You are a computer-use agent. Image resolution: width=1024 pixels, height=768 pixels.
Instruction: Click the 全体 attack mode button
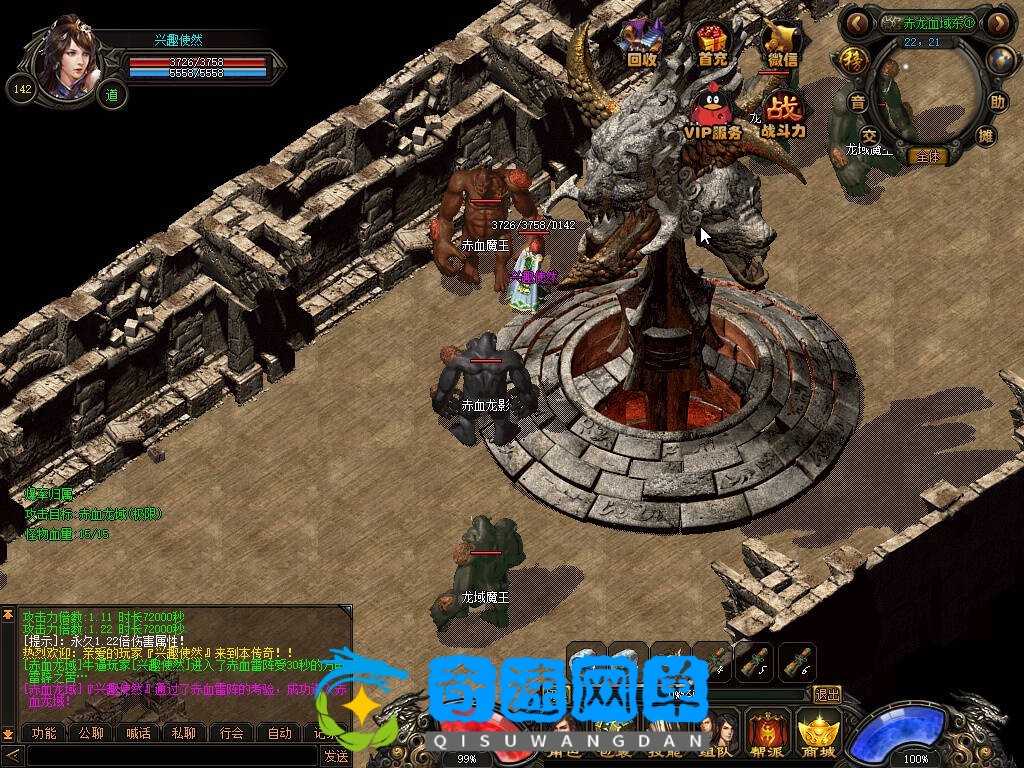[x=927, y=156]
